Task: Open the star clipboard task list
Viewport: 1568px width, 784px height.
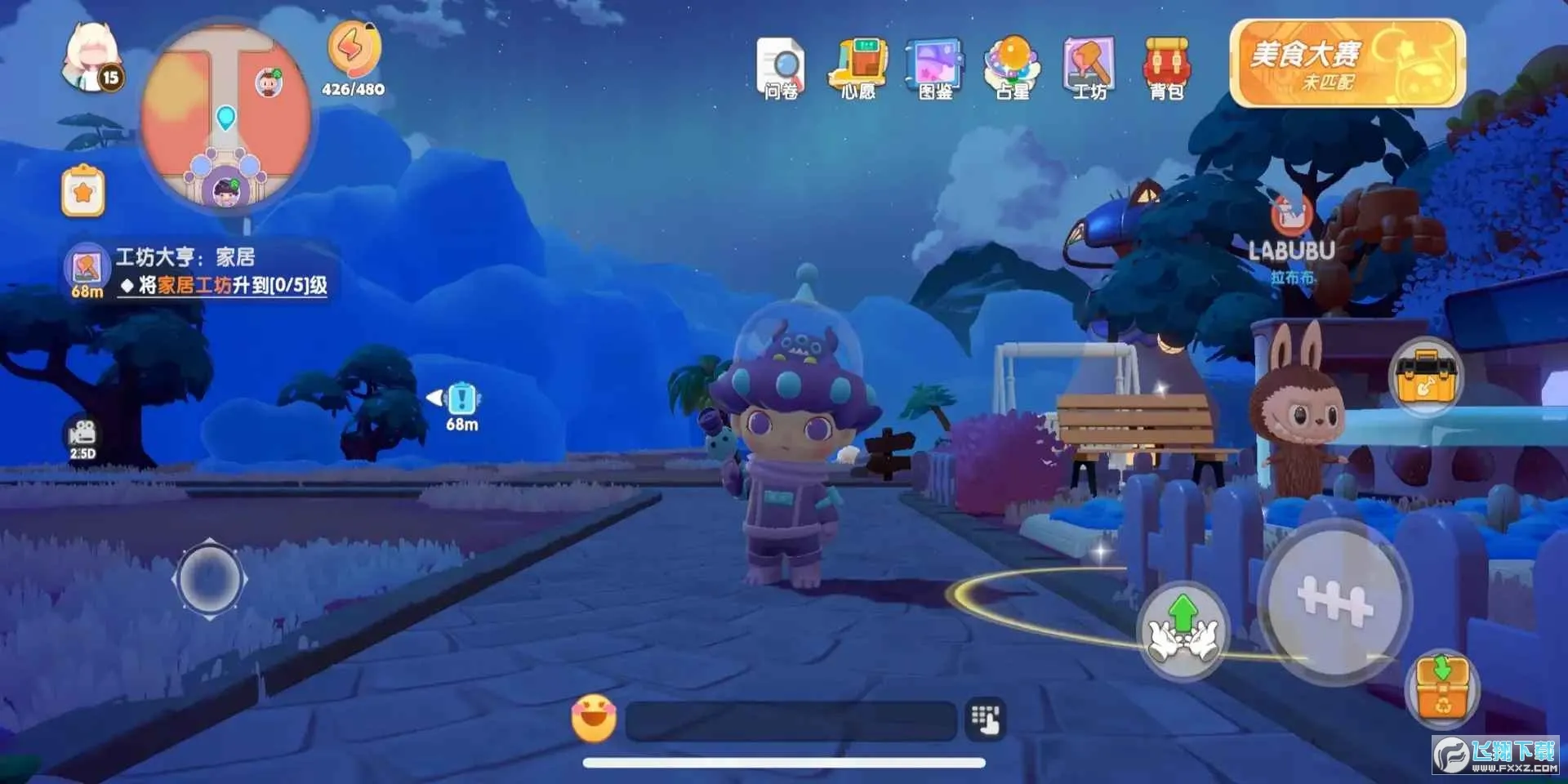Action: [x=83, y=192]
